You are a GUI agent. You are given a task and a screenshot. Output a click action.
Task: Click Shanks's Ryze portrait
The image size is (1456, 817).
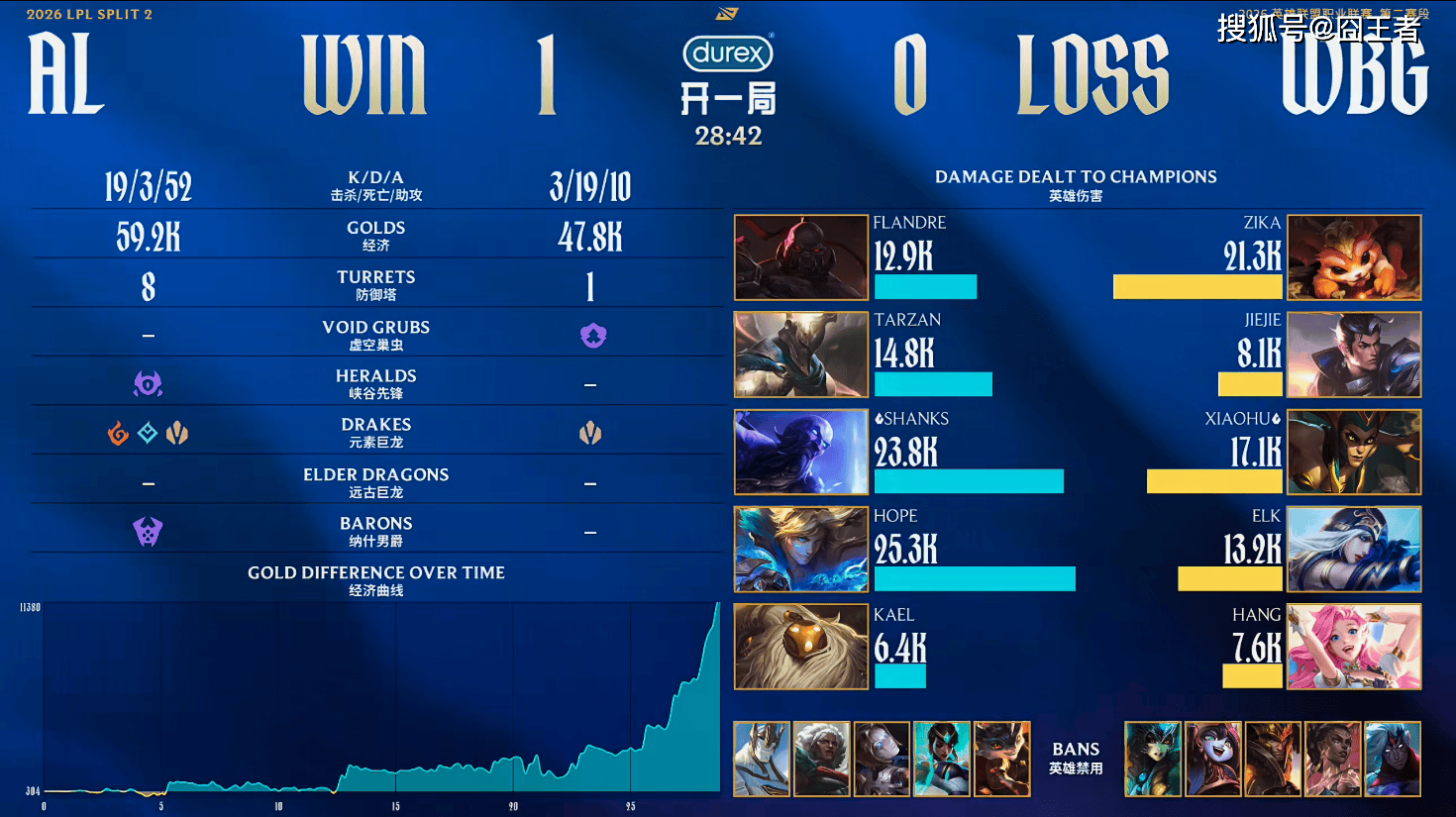(800, 452)
